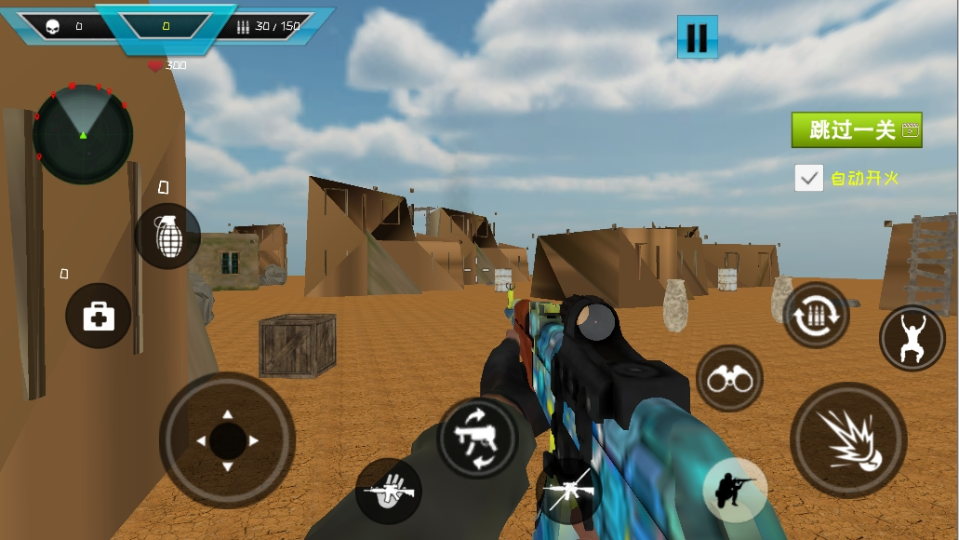959x540 pixels.
Task: Tap the crossed-out rifle icon button
Action: point(568,491)
